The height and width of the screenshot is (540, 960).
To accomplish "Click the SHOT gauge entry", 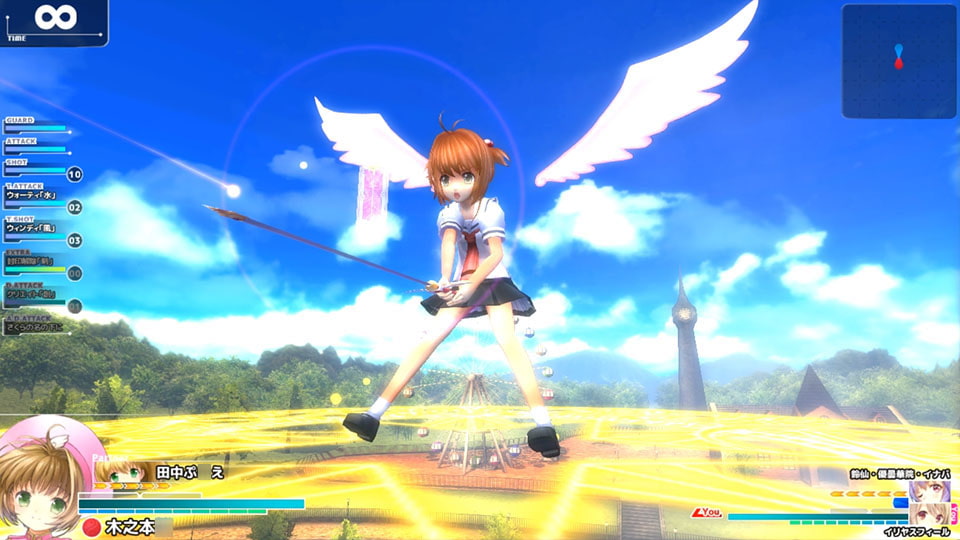I will (36, 168).
